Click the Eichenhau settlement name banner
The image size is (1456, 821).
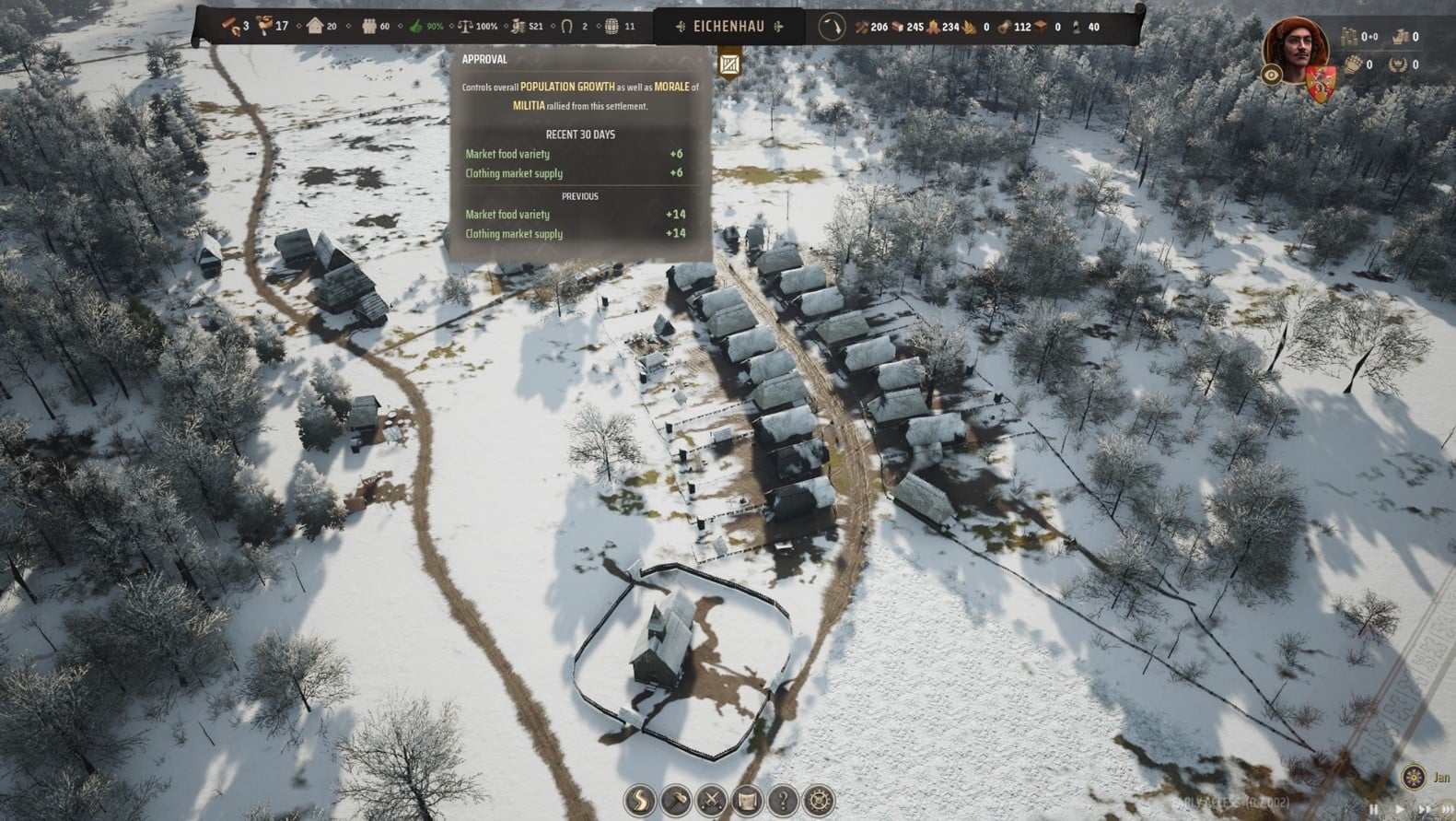click(x=729, y=27)
